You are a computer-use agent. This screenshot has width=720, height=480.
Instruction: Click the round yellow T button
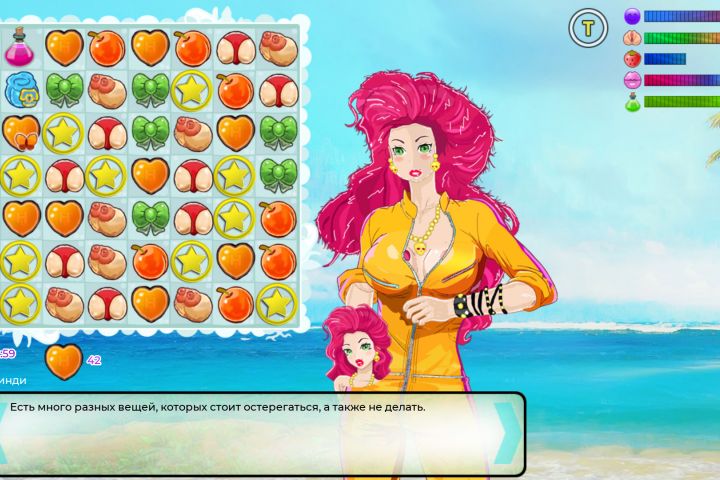(x=588, y=28)
